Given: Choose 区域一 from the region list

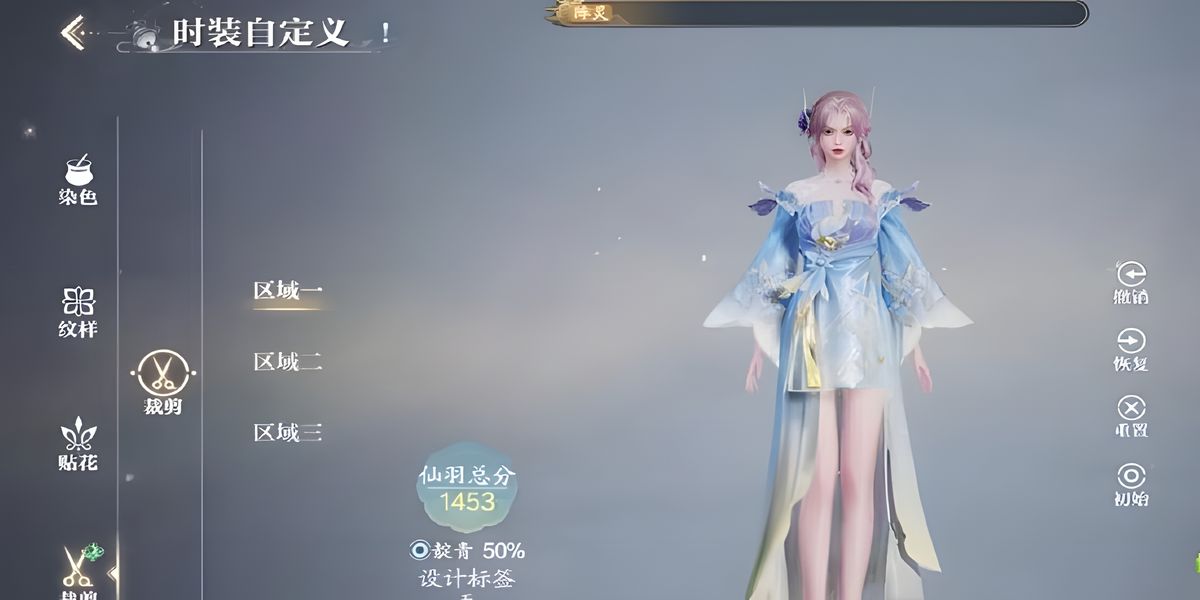Looking at the screenshot, I should pos(287,291).
